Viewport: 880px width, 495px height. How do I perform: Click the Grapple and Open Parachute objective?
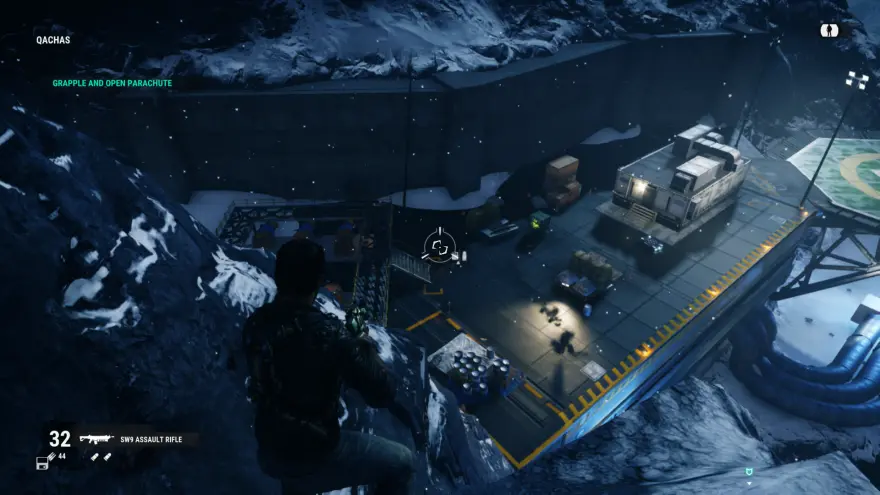(112, 83)
